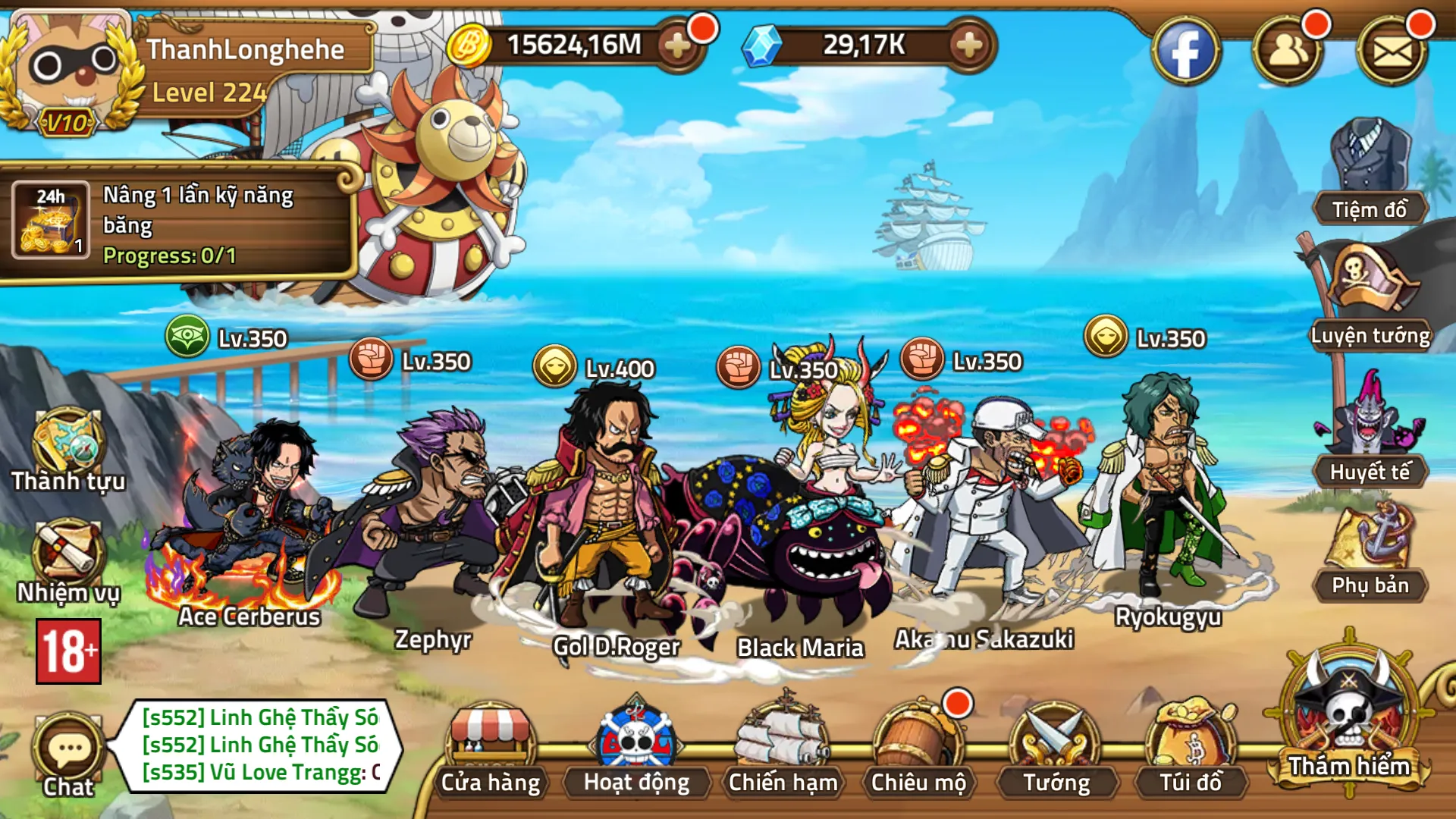The width and height of the screenshot is (1456, 819).
Task: Check the quest Progress 0/1 banner
Action: 182,227
